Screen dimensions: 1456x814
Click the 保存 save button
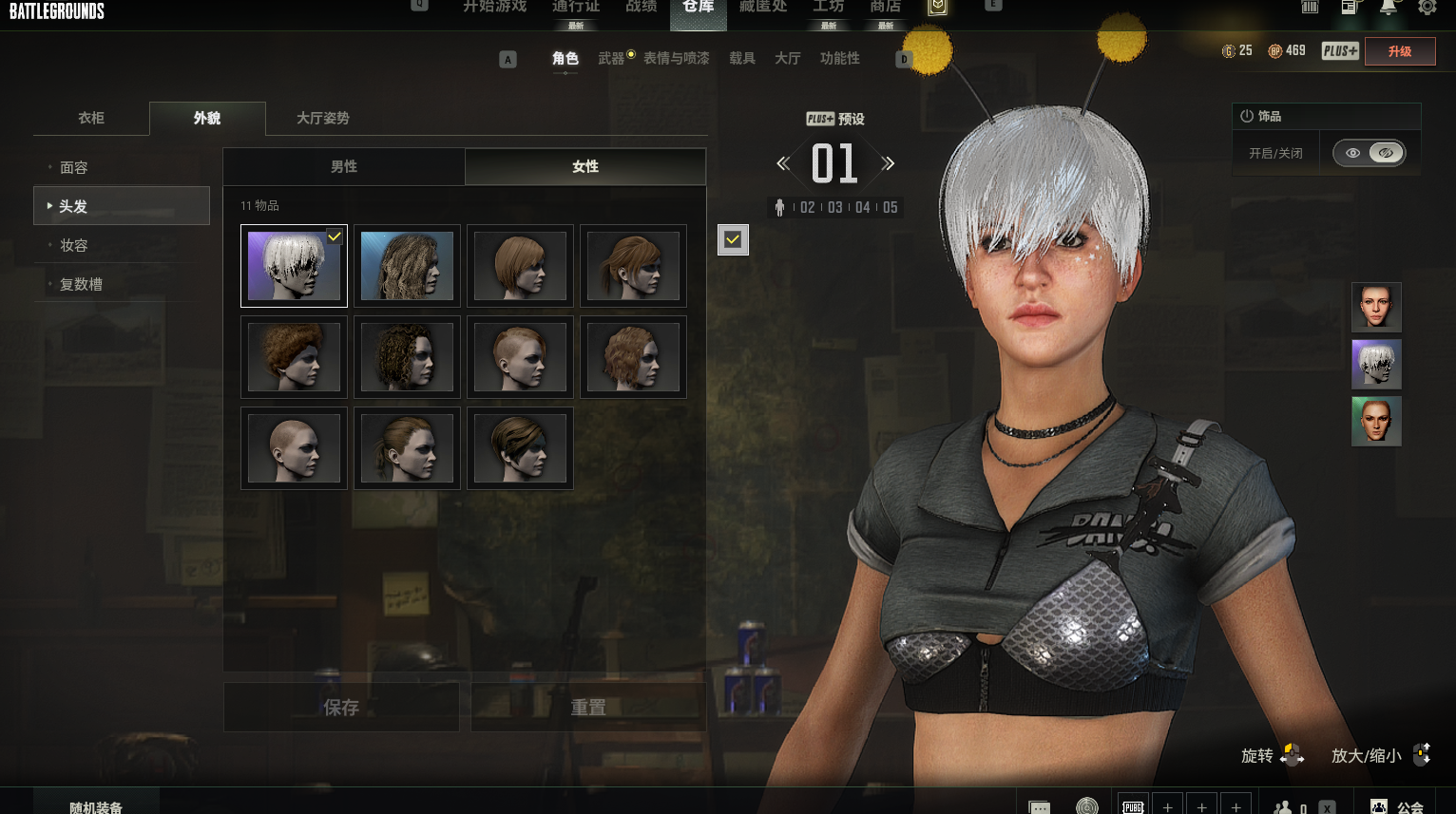(x=341, y=708)
